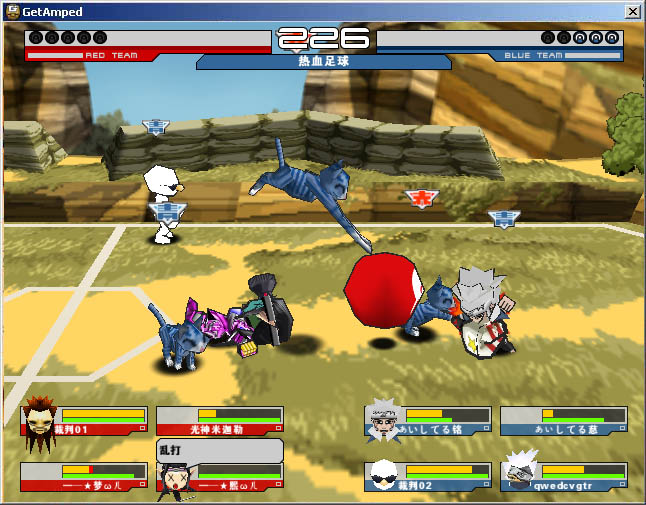Select player panel あいしてる慈
The image size is (646, 505).
coord(564,421)
